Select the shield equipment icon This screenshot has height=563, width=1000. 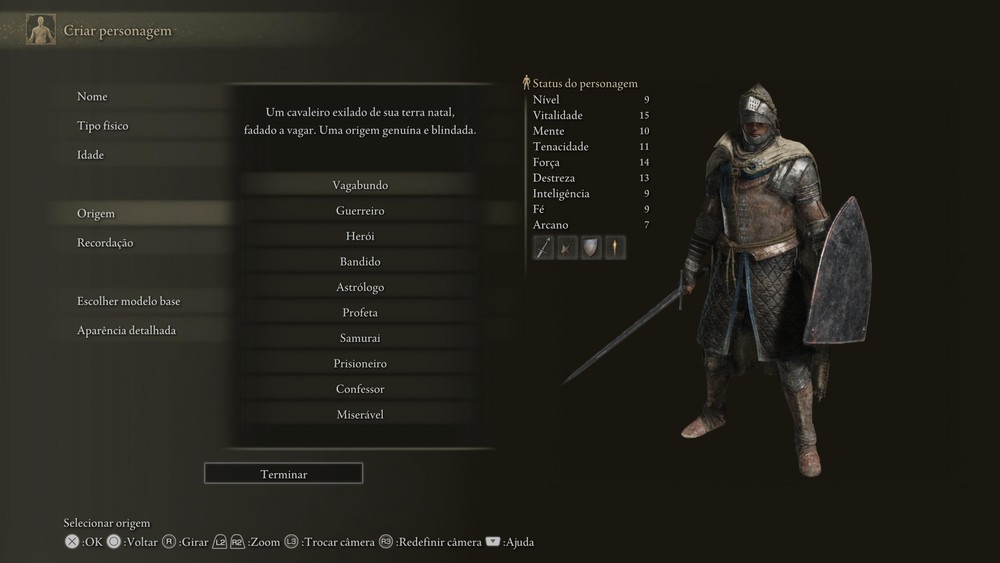click(591, 248)
